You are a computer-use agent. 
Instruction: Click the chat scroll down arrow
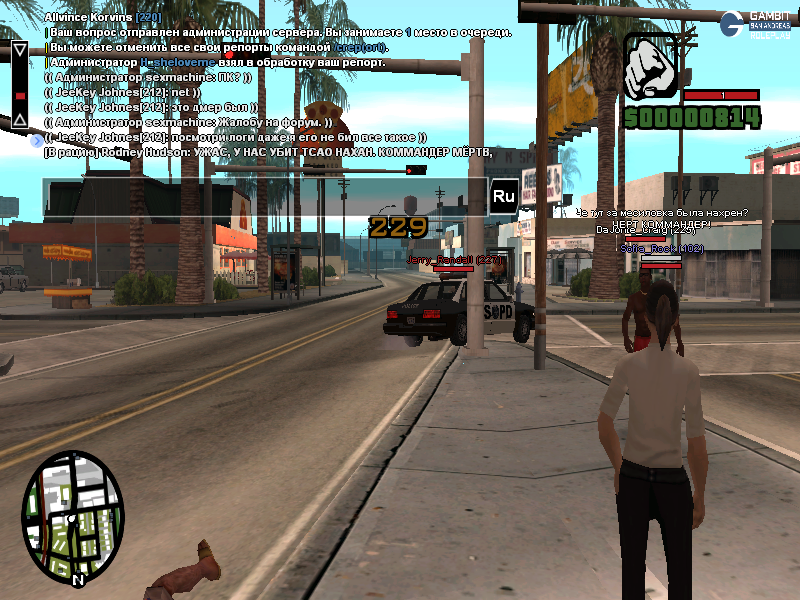coord(19,120)
